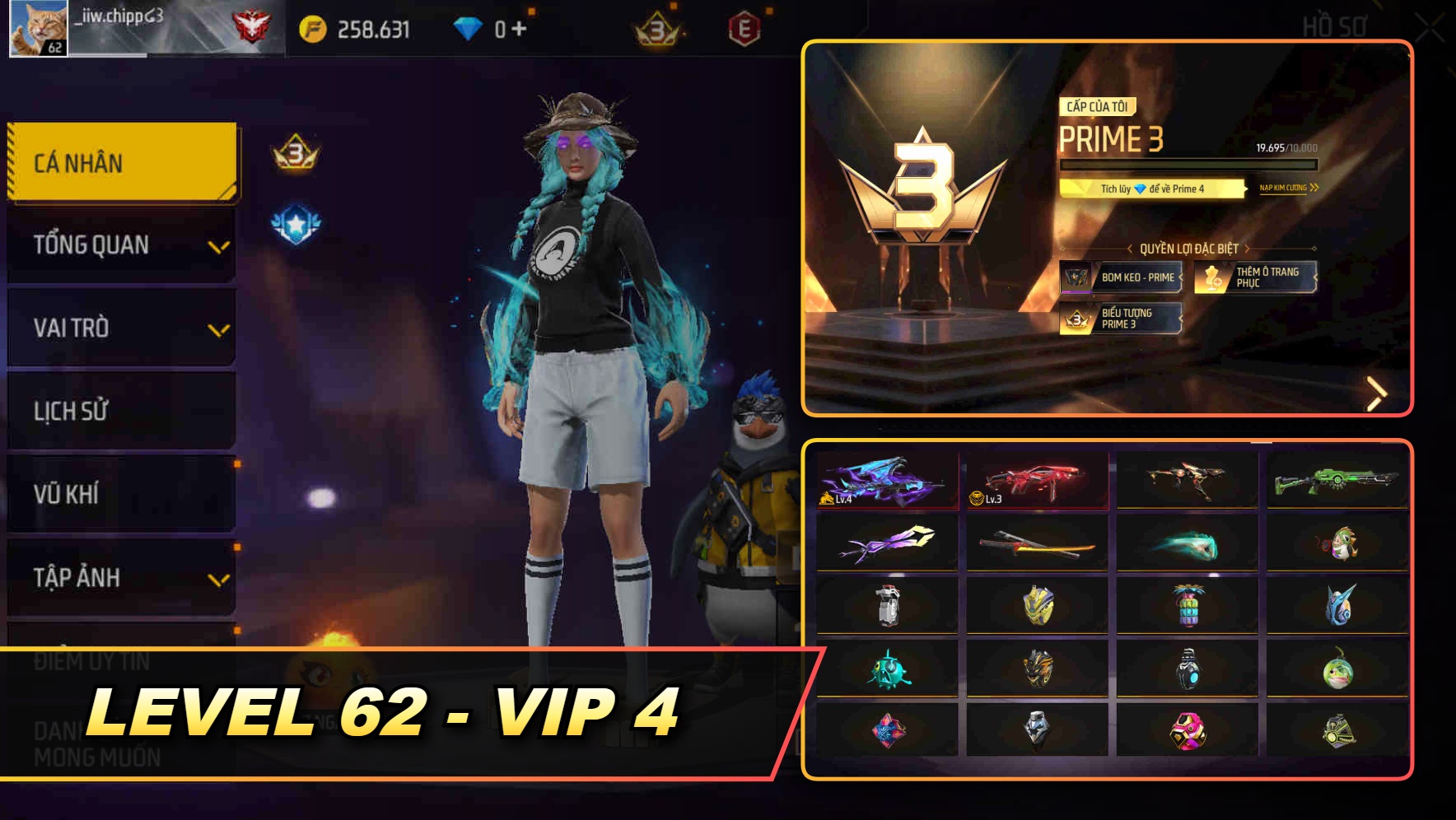Open the LỊCH SỬ menu item

[x=119, y=411]
